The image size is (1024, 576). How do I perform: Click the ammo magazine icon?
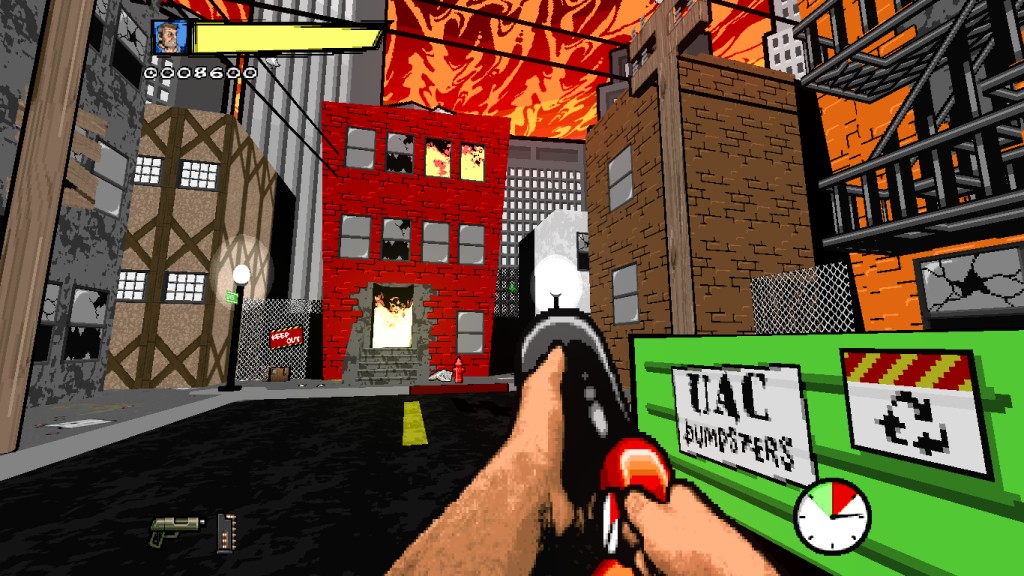pos(223,532)
